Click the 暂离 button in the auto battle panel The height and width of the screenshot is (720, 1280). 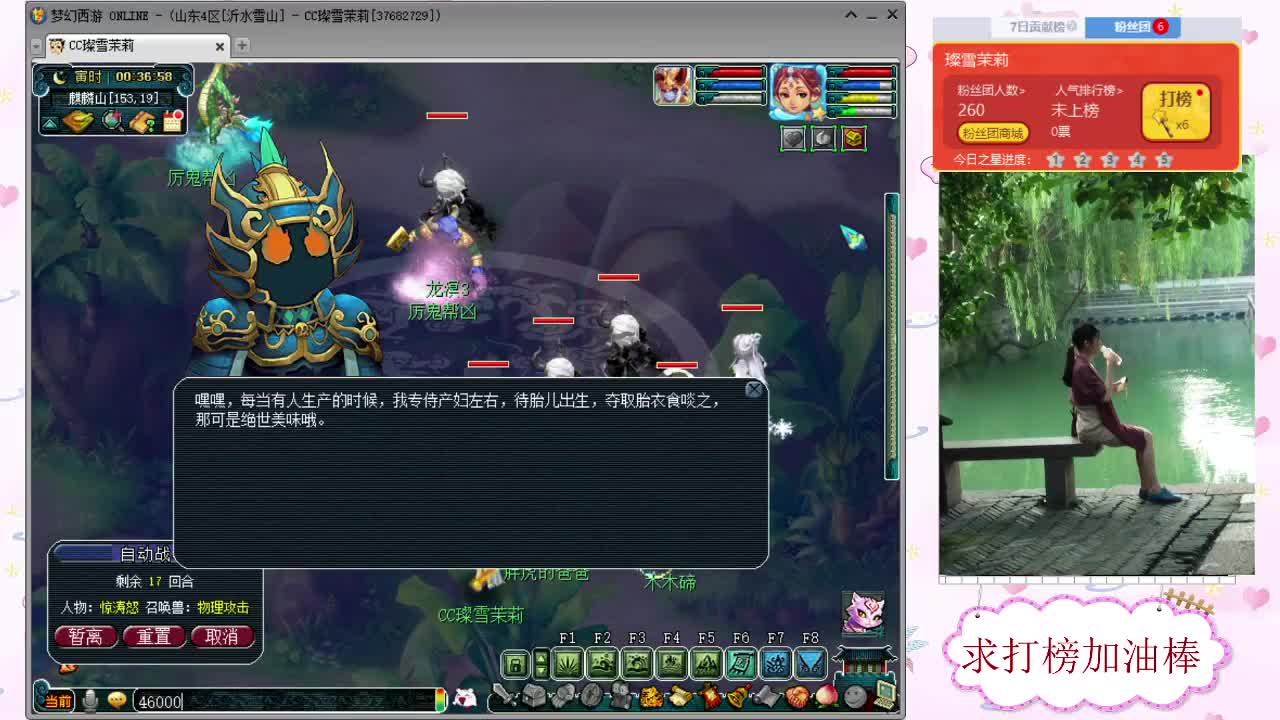[85, 636]
